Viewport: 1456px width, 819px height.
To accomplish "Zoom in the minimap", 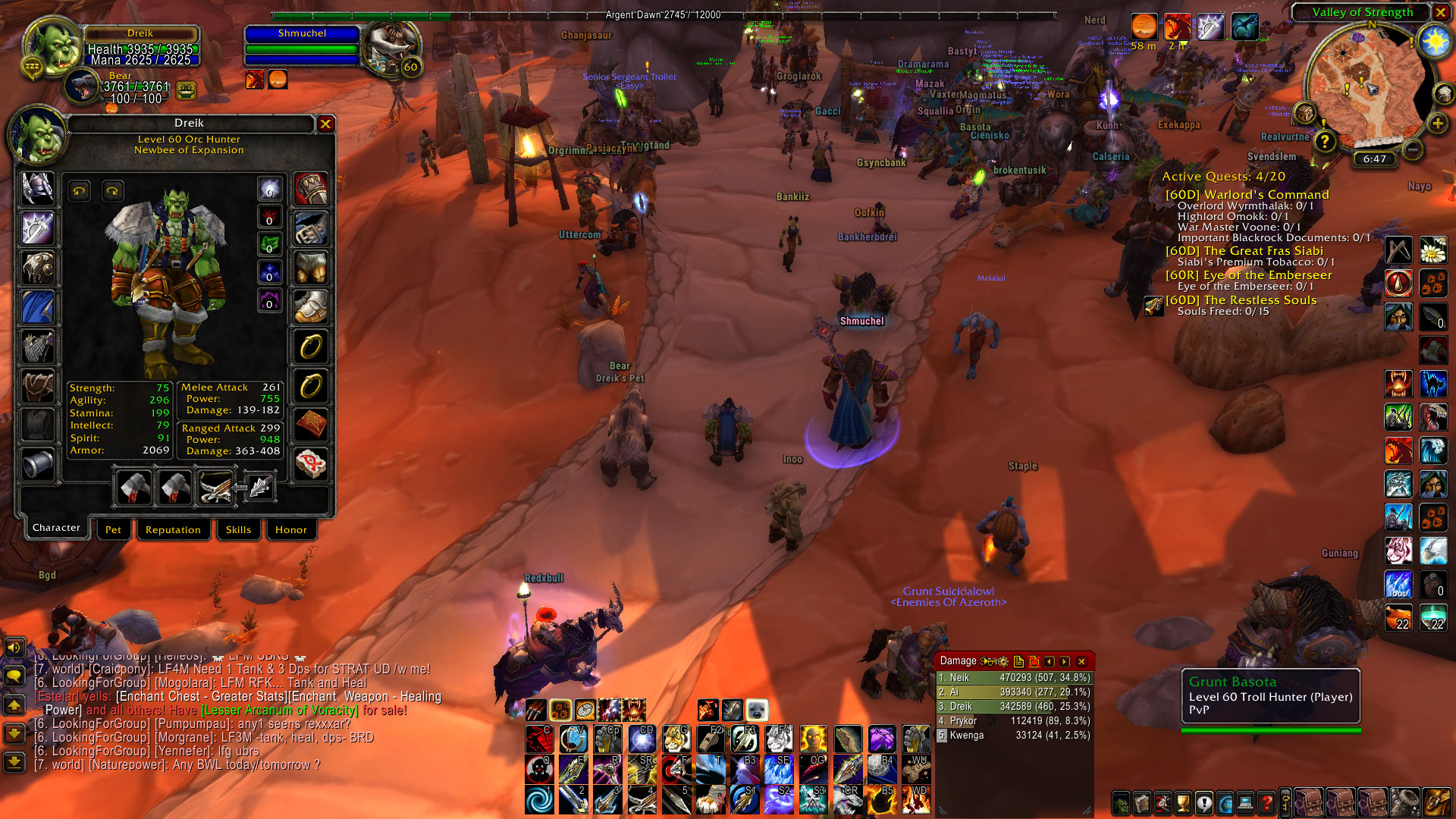I will point(1437,124).
